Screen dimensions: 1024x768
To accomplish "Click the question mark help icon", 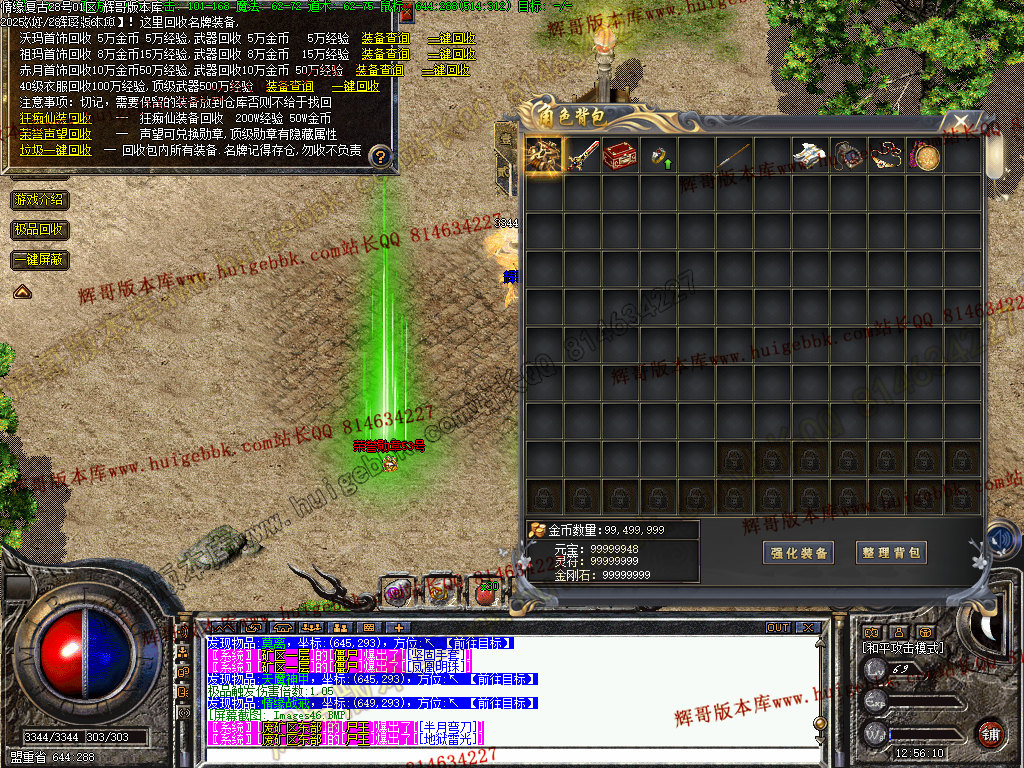I will coord(379,156).
